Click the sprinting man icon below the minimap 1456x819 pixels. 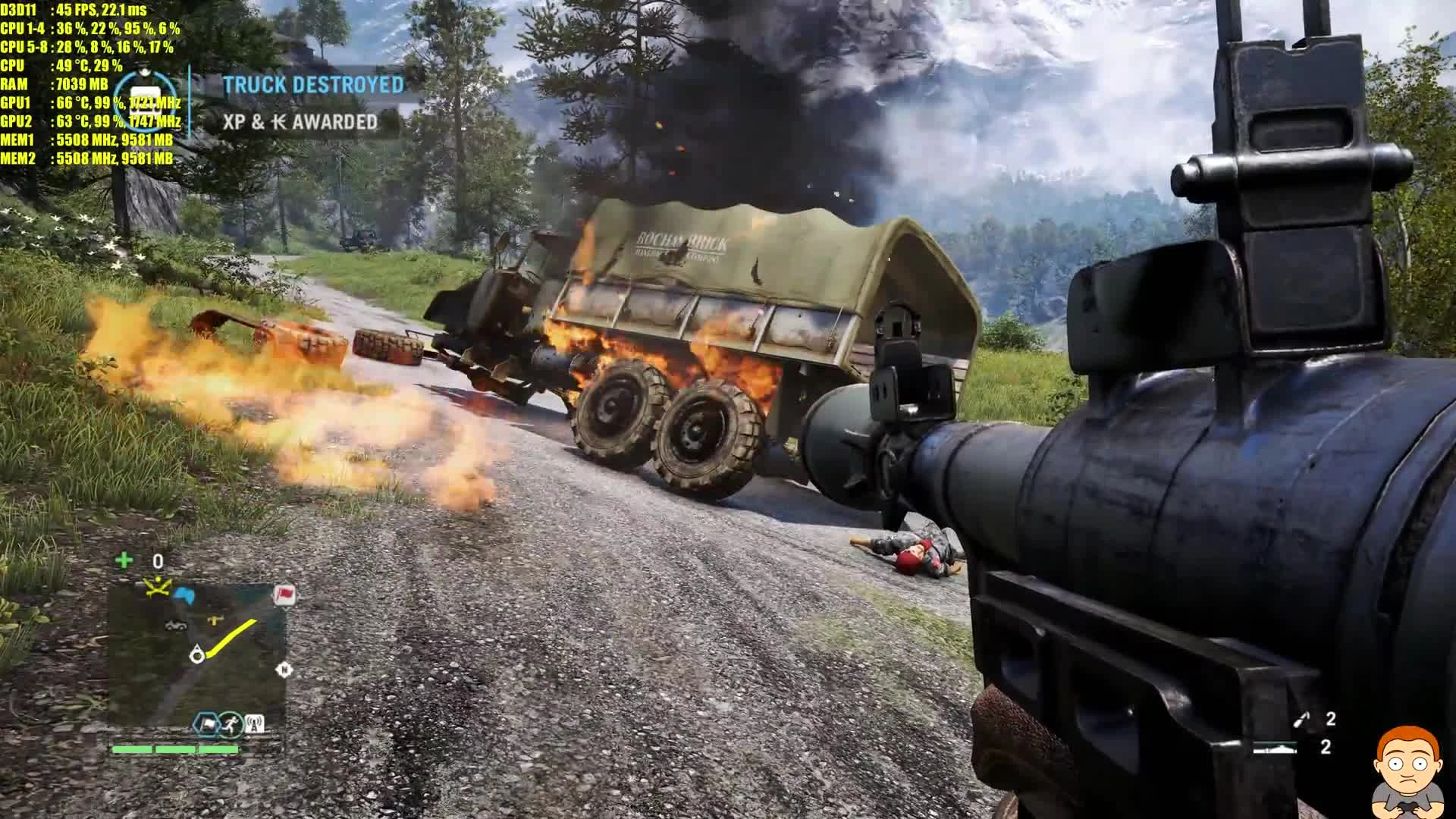(231, 723)
